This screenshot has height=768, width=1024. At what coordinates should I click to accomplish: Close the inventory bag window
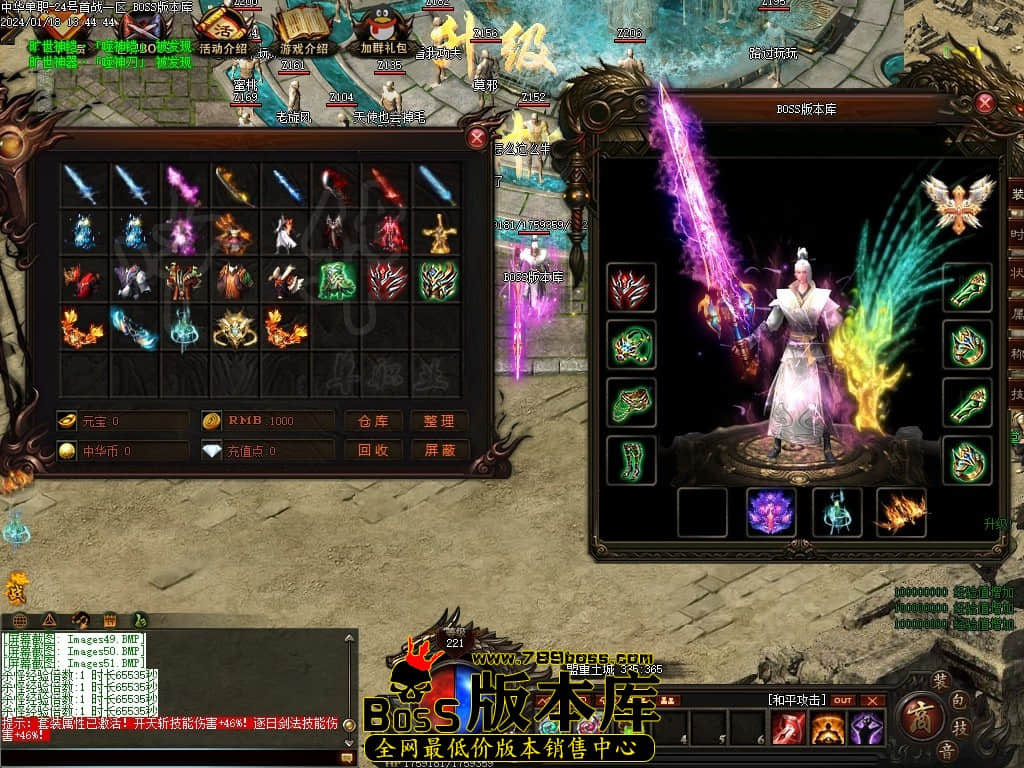pyautogui.click(x=478, y=139)
